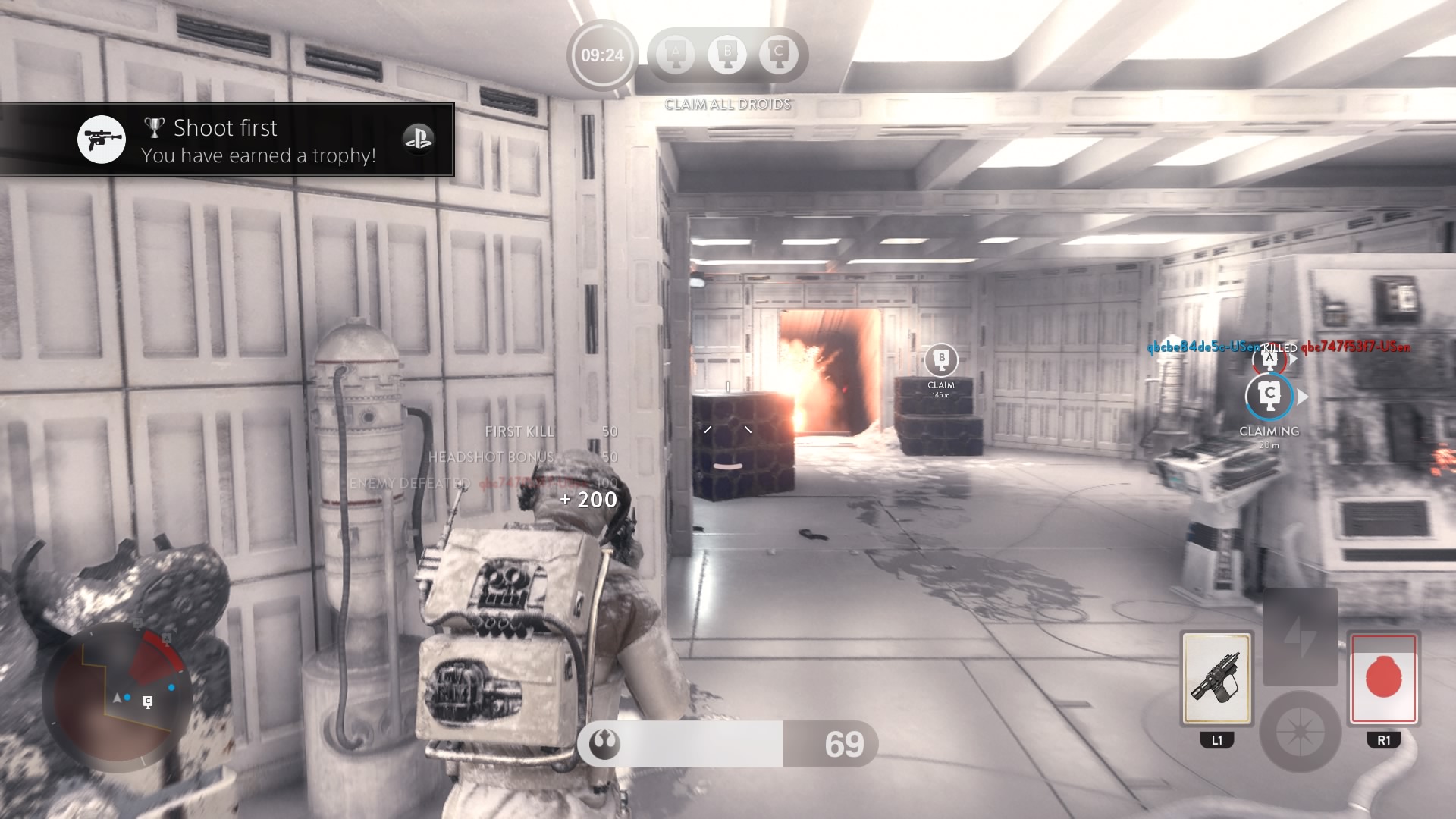The height and width of the screenshot is (819, 1456).
Task: Click the trophy cup in the notification banner
Action: 155,127
